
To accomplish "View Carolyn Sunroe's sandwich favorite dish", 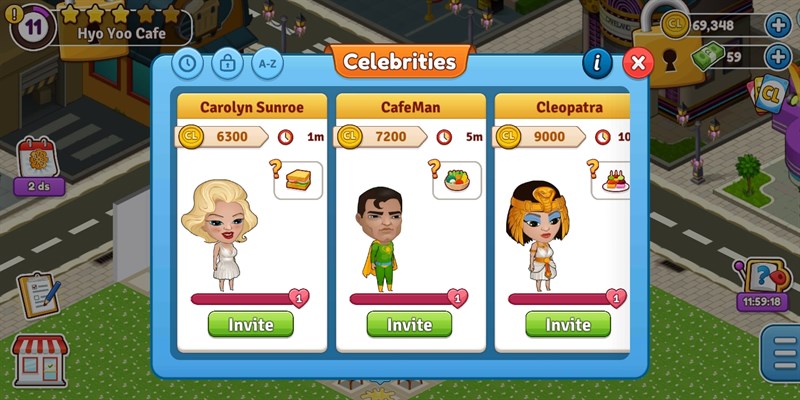I will coord(298,180).
